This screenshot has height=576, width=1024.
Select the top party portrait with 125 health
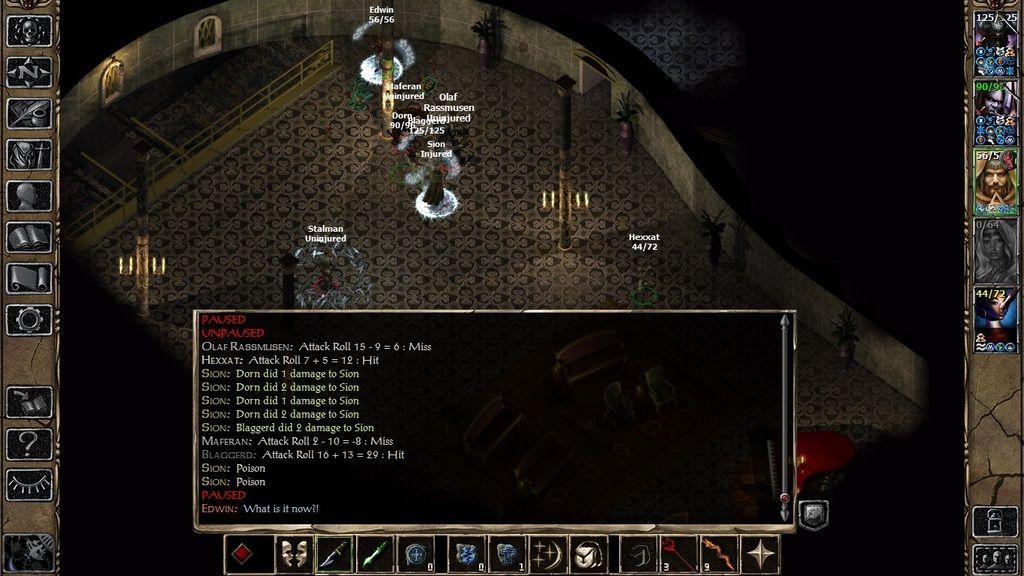[995, 47]
